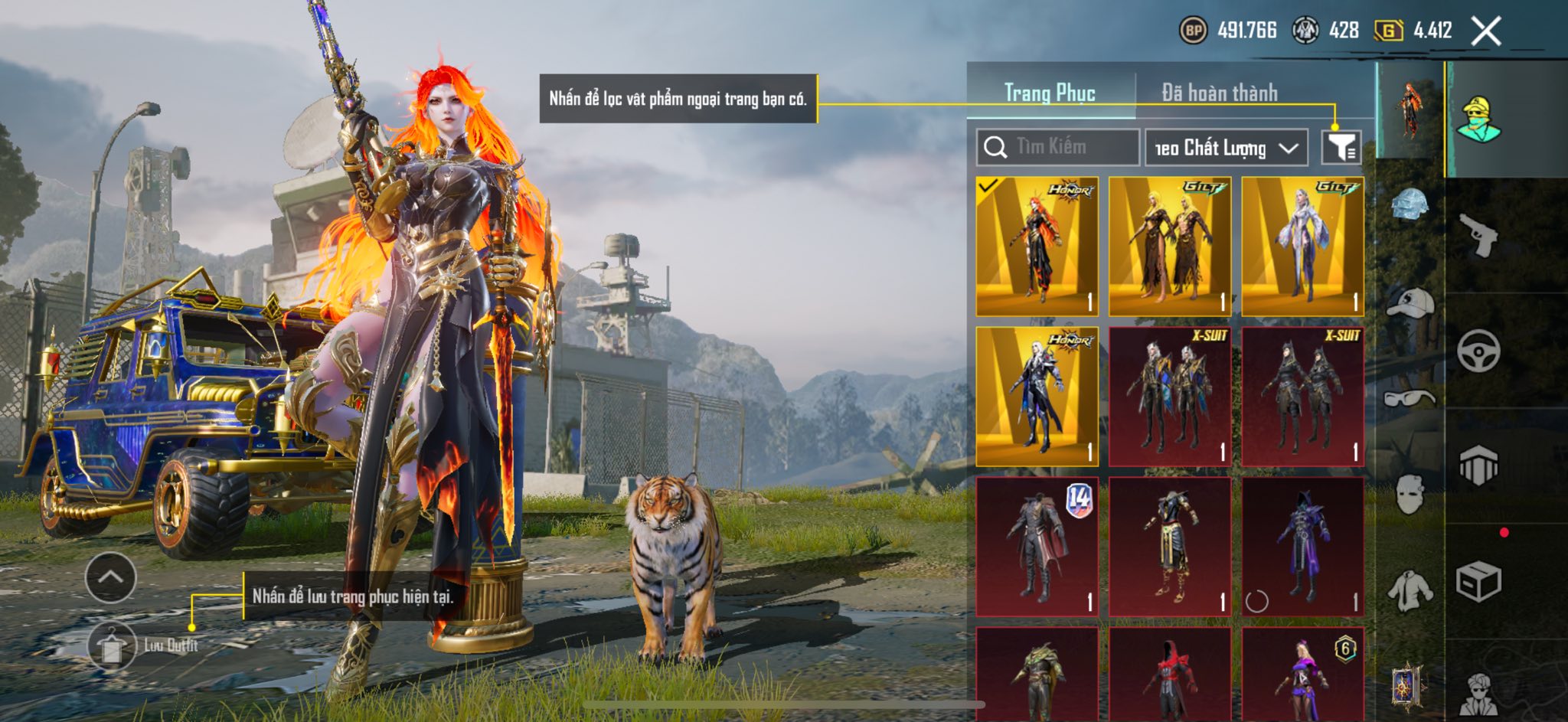The height and width of the screenshot is (722, 1568).
Task: Select the white-robed Gilt outfit
Action: point(1302,247)
